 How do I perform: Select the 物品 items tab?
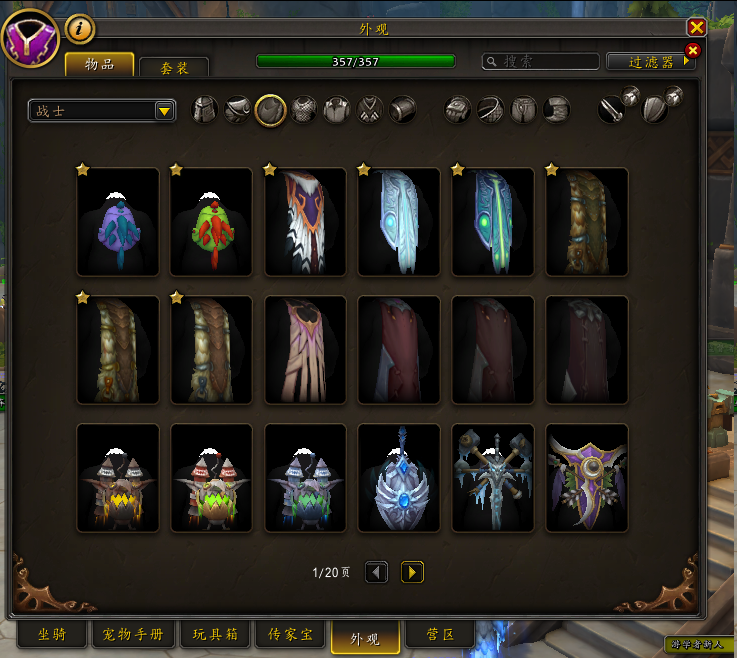pyautogui.click(x=99, y=65)
